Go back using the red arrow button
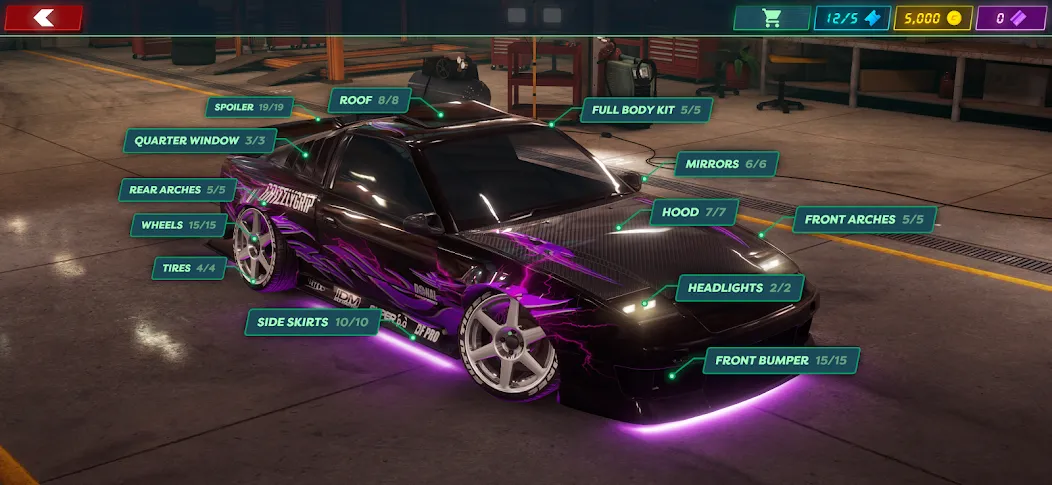Image resolution: width=1052 pixels, height=485 pixels. tap(43, 17)
